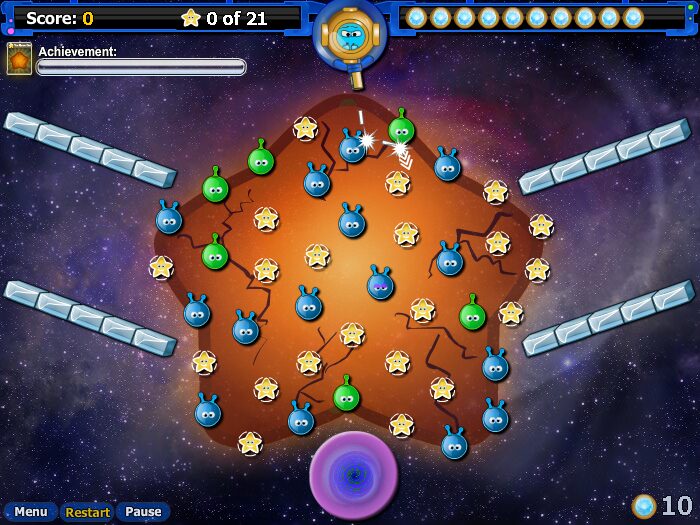Pause the game
This screenshot has height=525, width=700.
pyautogui.click(x=143, y=512)
